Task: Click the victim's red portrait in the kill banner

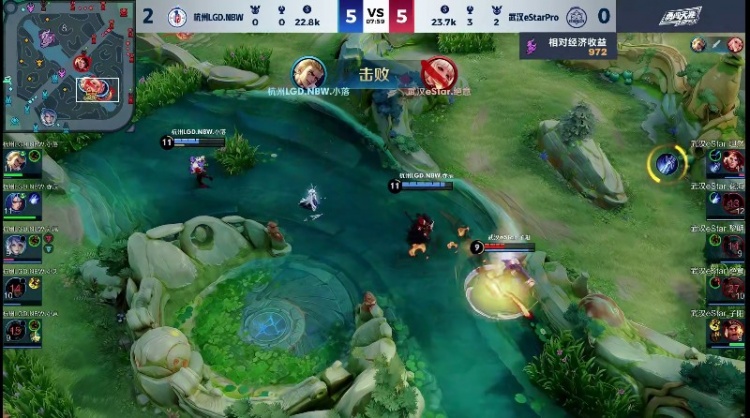Action: pos(438,73)
